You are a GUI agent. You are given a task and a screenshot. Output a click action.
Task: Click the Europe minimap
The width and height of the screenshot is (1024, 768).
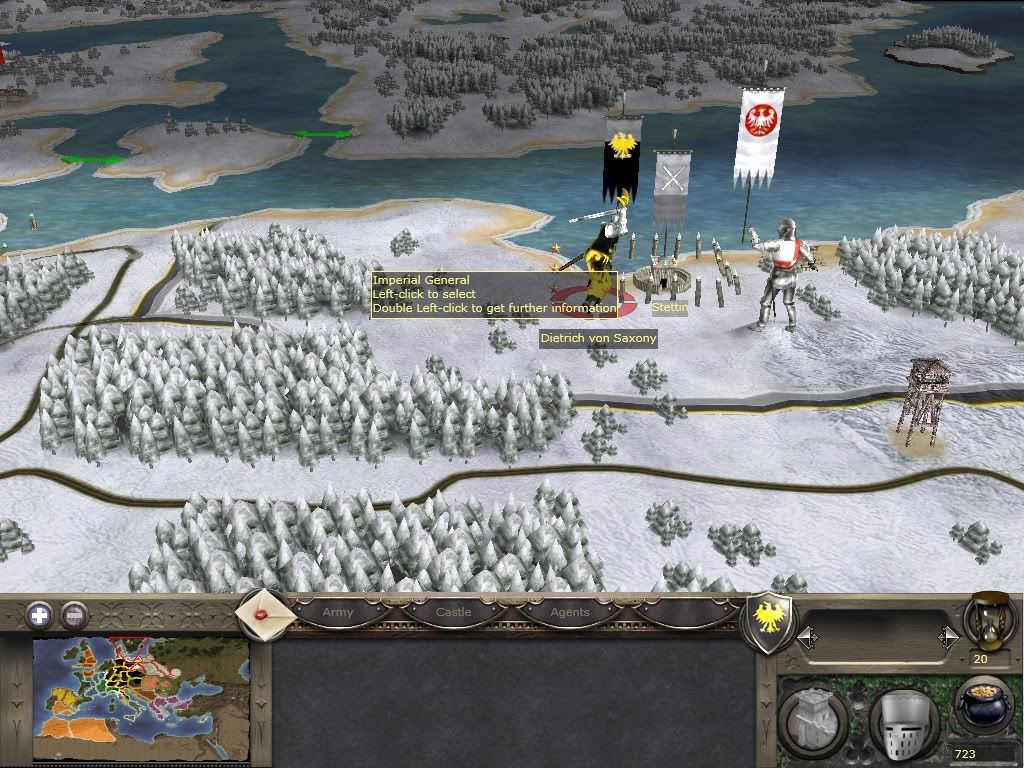click(x=141, y=699)
